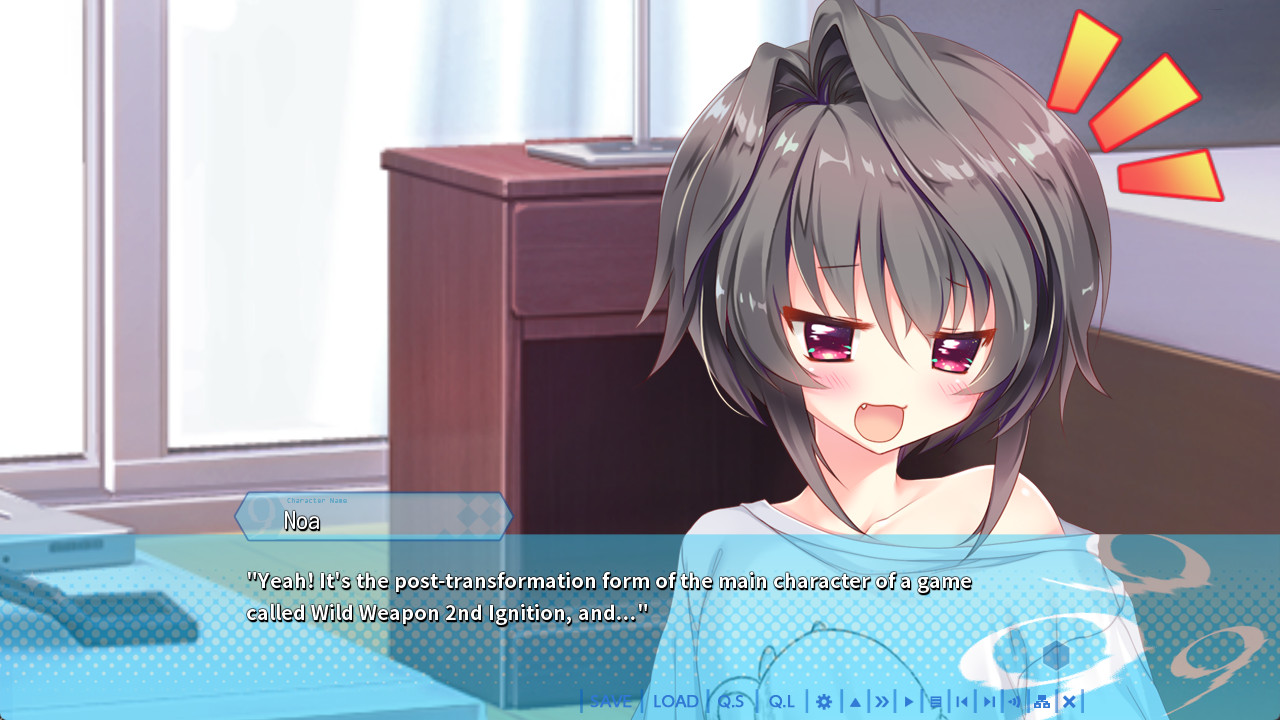1280x720 pixels.
Task: Open the text backlog icon
Action: pos(934,701)
